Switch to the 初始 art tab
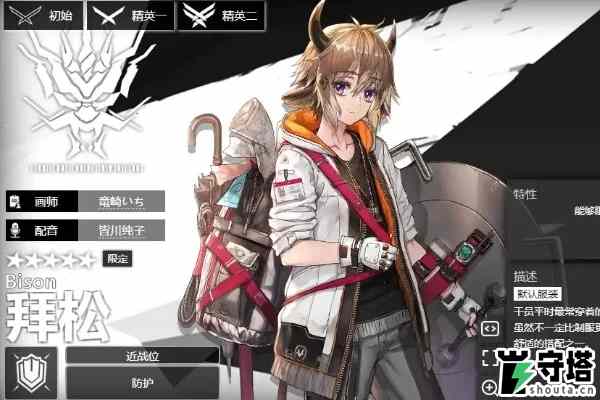 44,15
